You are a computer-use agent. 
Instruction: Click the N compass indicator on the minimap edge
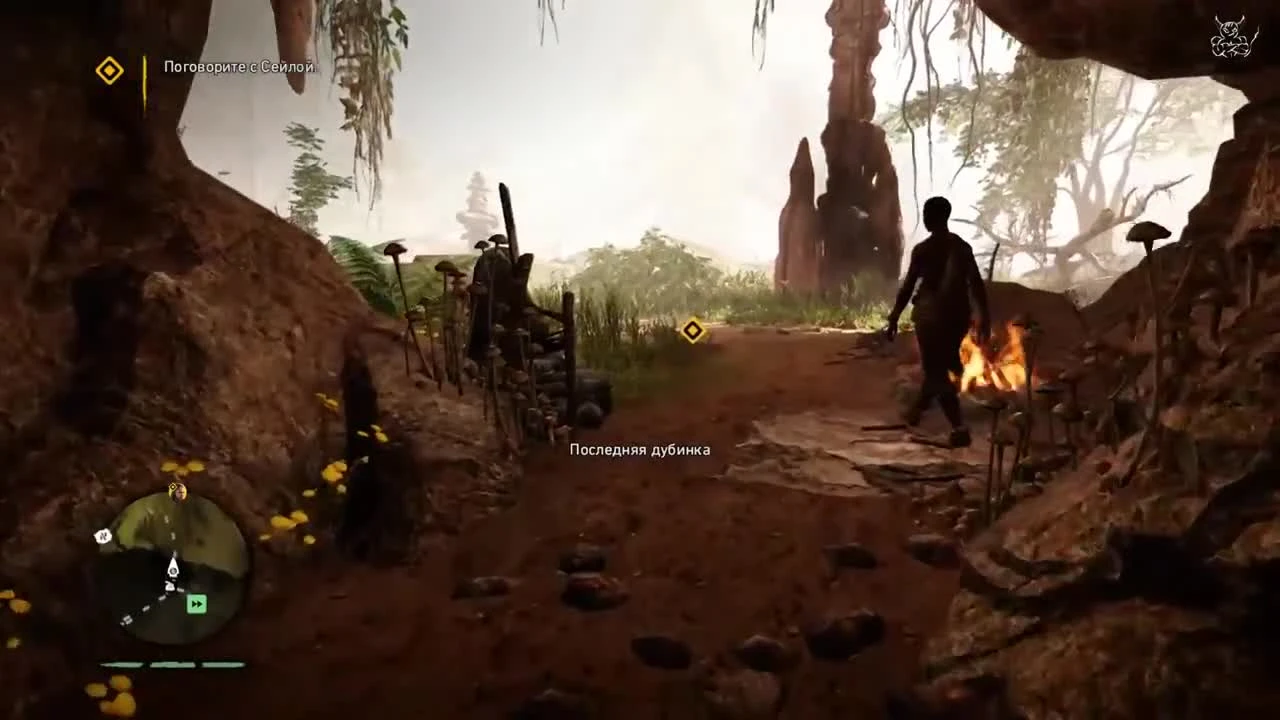point(102,536)
